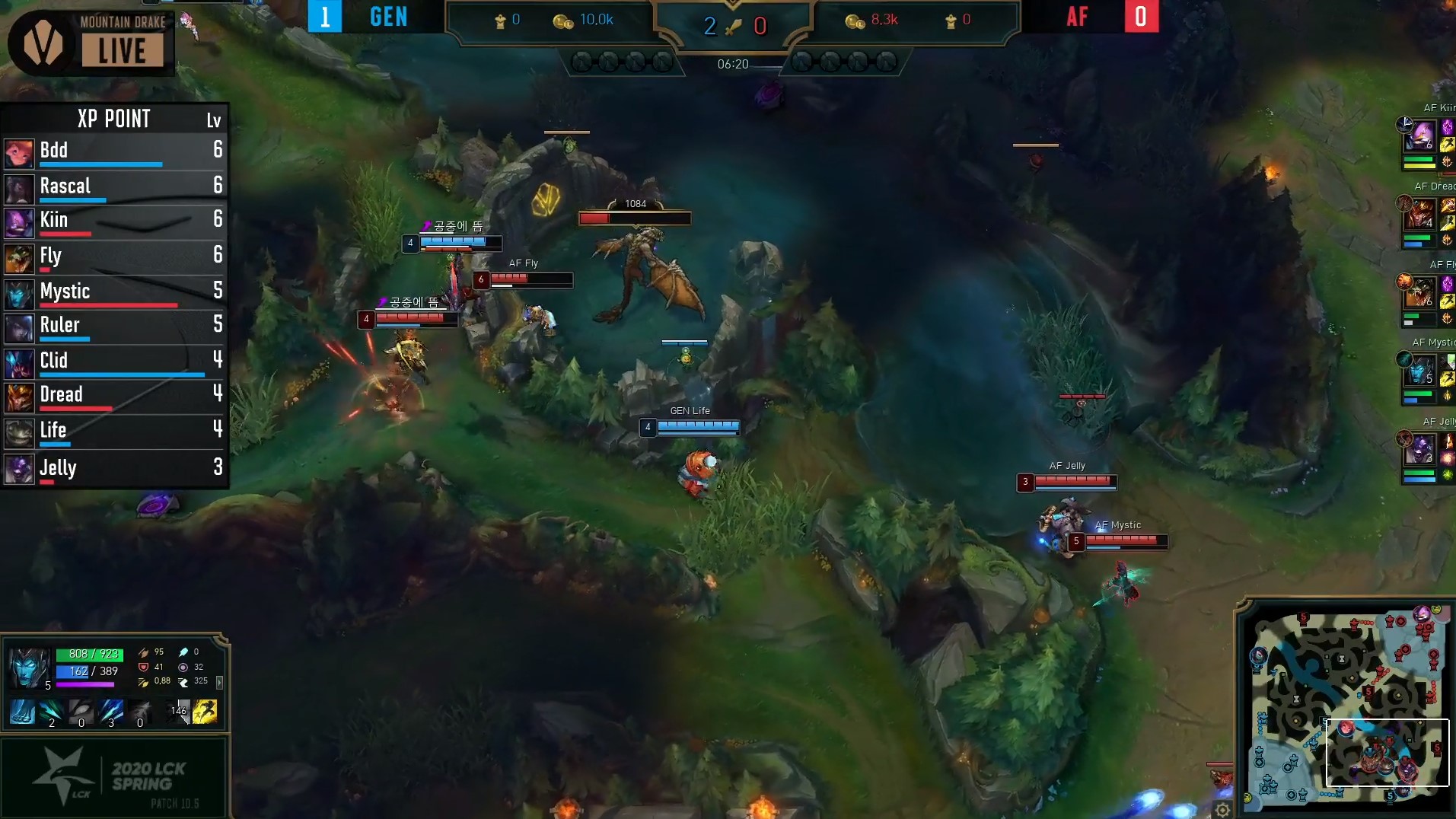Click GEN's gold coin icon showing 10.0k
Image resolution: width=1456 pixels, height=819 pixels.
[563, 21]
